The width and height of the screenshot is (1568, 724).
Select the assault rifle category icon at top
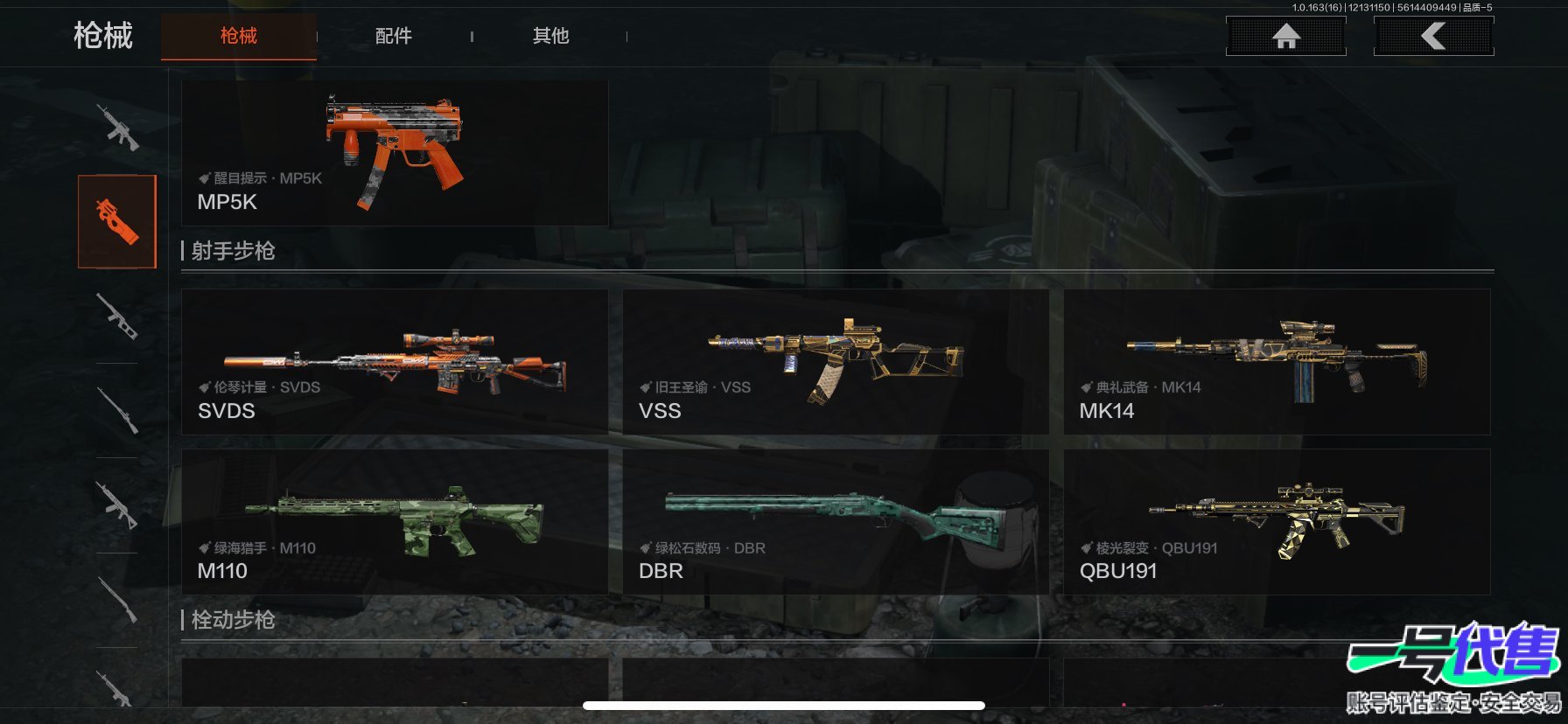(x=117, y=128)
